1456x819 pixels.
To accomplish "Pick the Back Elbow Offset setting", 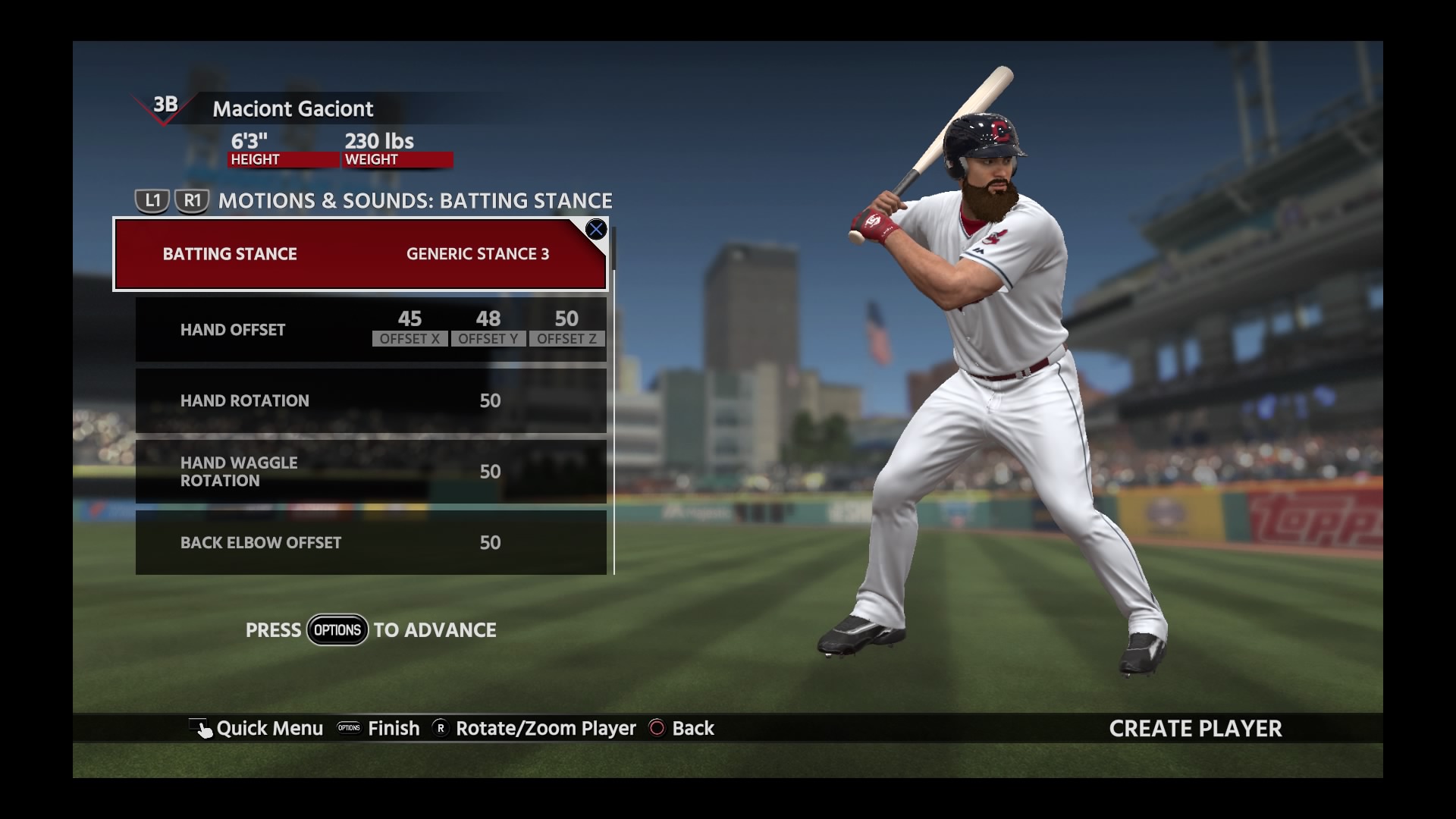I will (371, 543).
